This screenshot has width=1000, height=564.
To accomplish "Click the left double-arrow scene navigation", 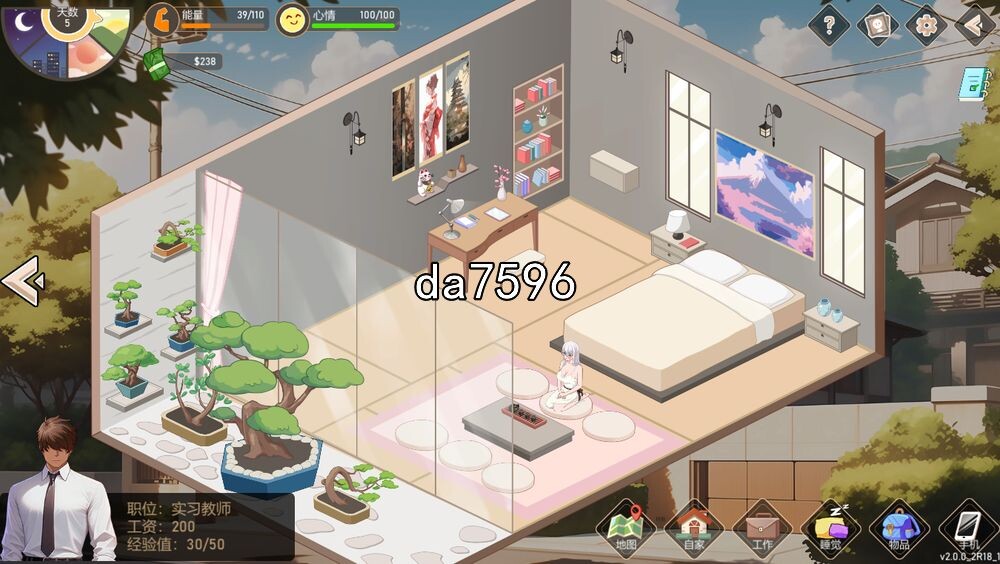I will tap(21, 281).
